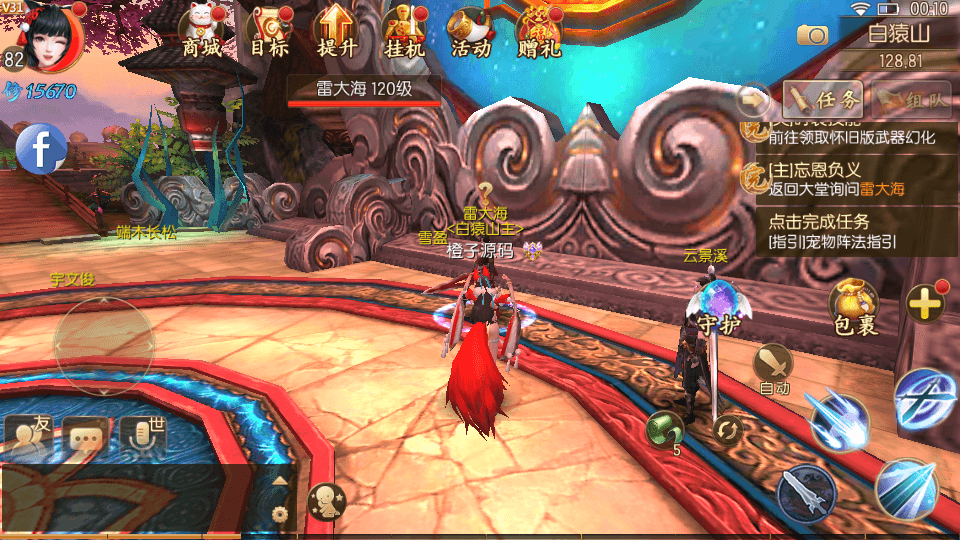Open the 提升 upgrade menu
This screenshot has width=960, height=540.
click(x=336, y=33)
